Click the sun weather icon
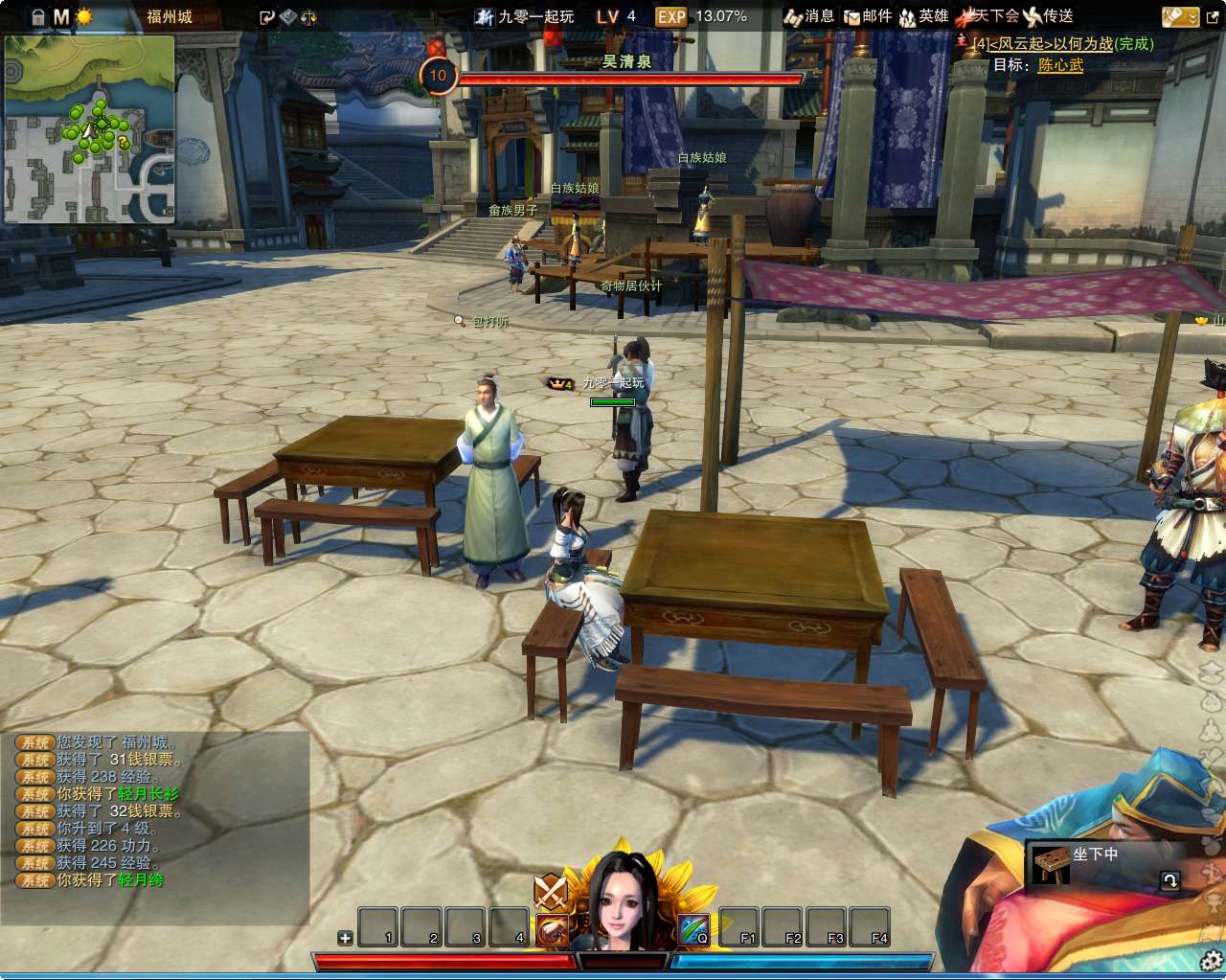Screen dimensions: 1226x980 tap(84, 16)
